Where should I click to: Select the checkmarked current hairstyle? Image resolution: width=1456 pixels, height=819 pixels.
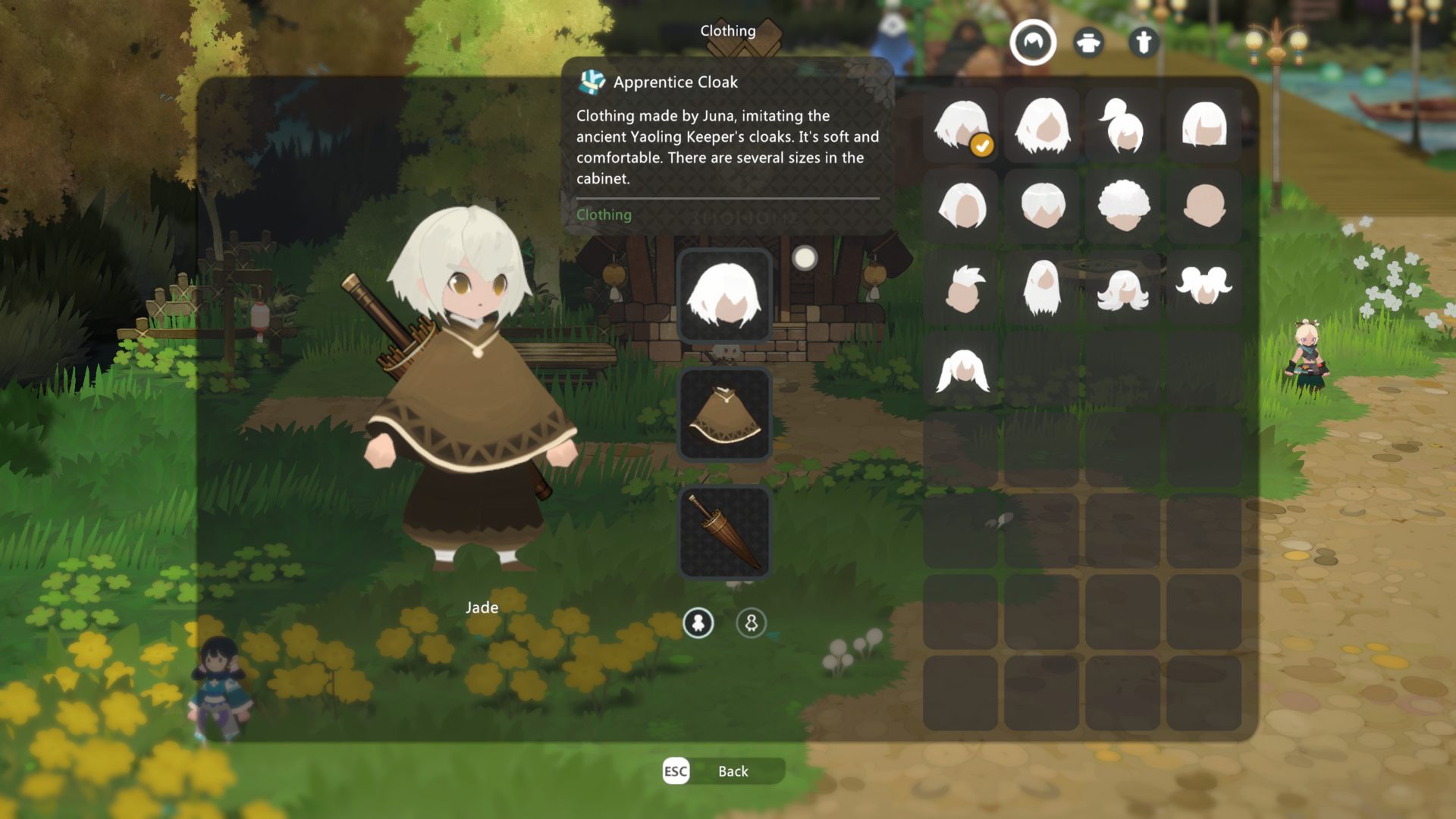click(961, 125)
